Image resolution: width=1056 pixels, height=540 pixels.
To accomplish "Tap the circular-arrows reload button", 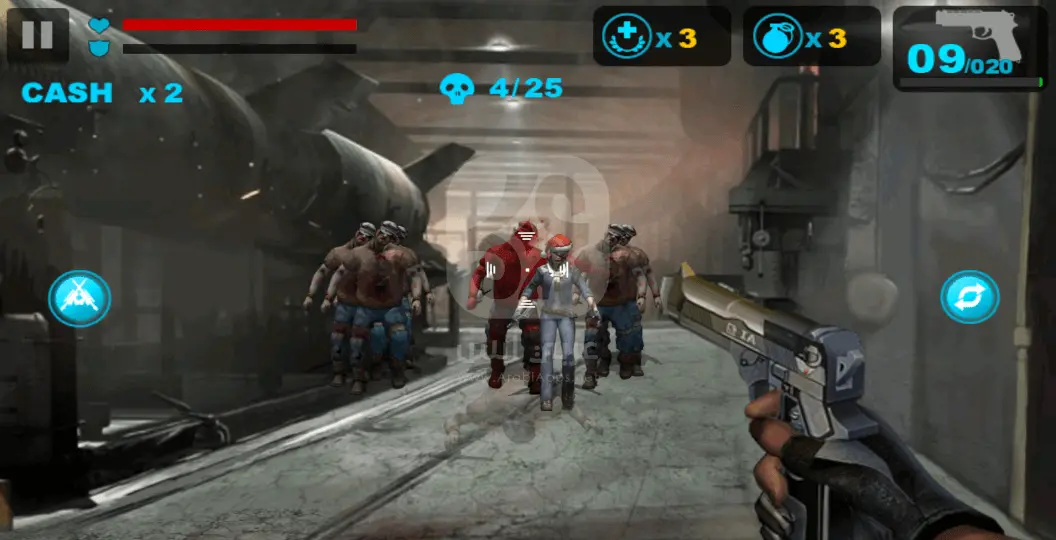I will (x=969, y=298).
